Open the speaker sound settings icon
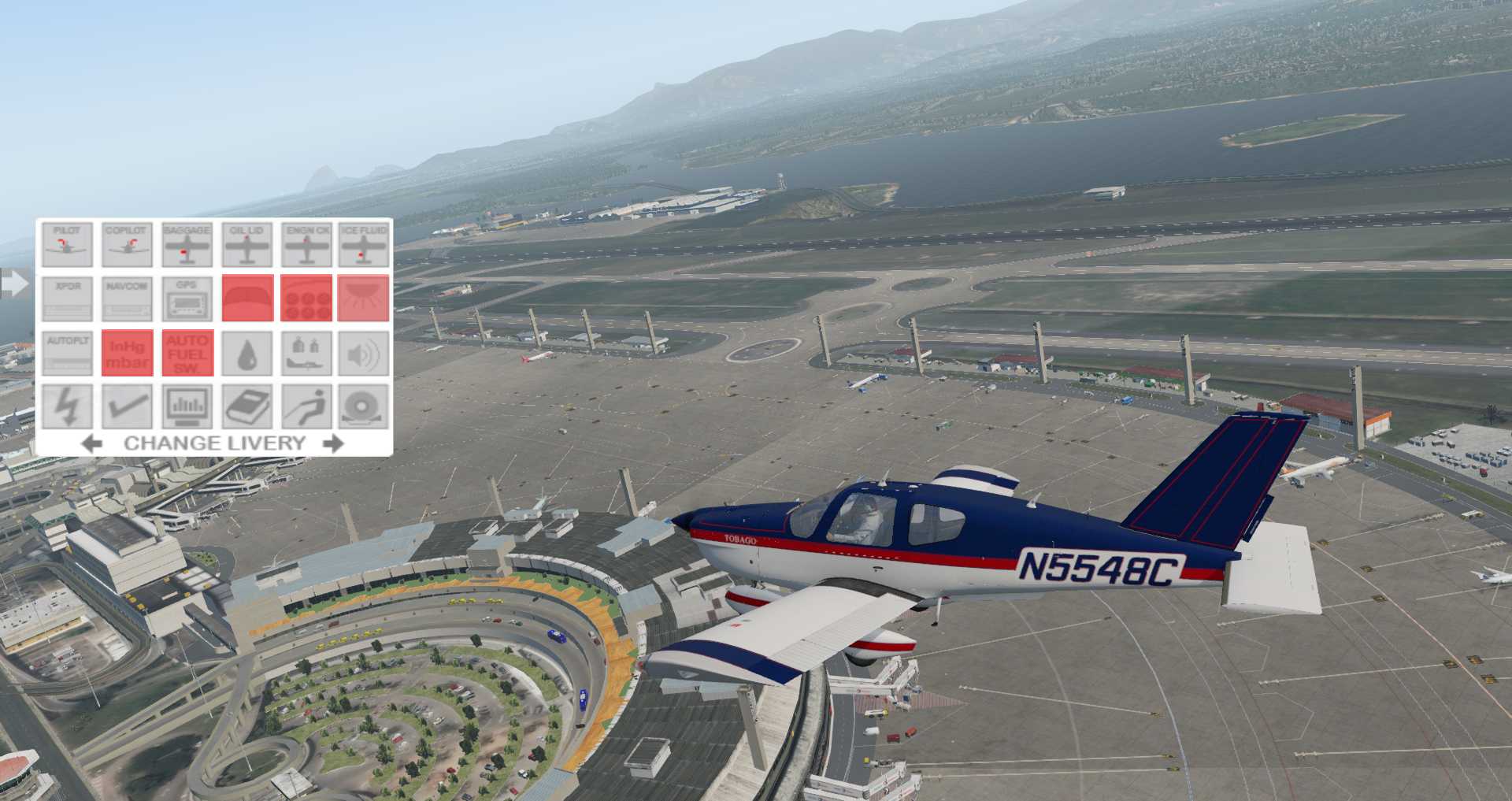The width and height of the screenshot is (1512, 801). 364,353
